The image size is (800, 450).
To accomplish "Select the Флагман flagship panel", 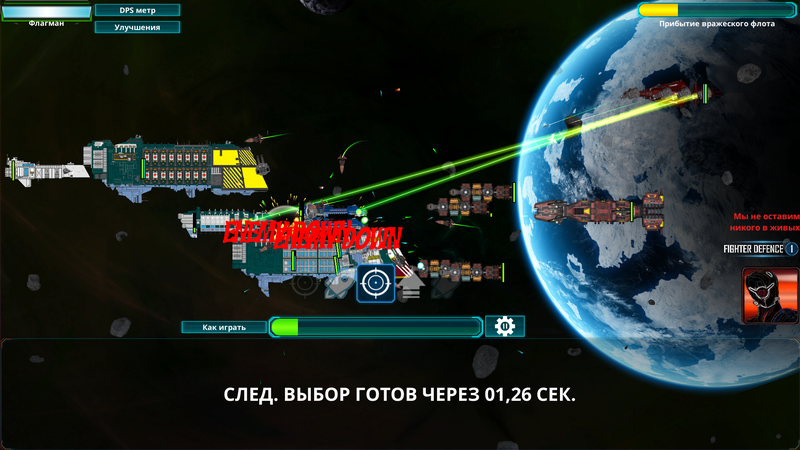I will pyautogui.click(x=45, y=15).
